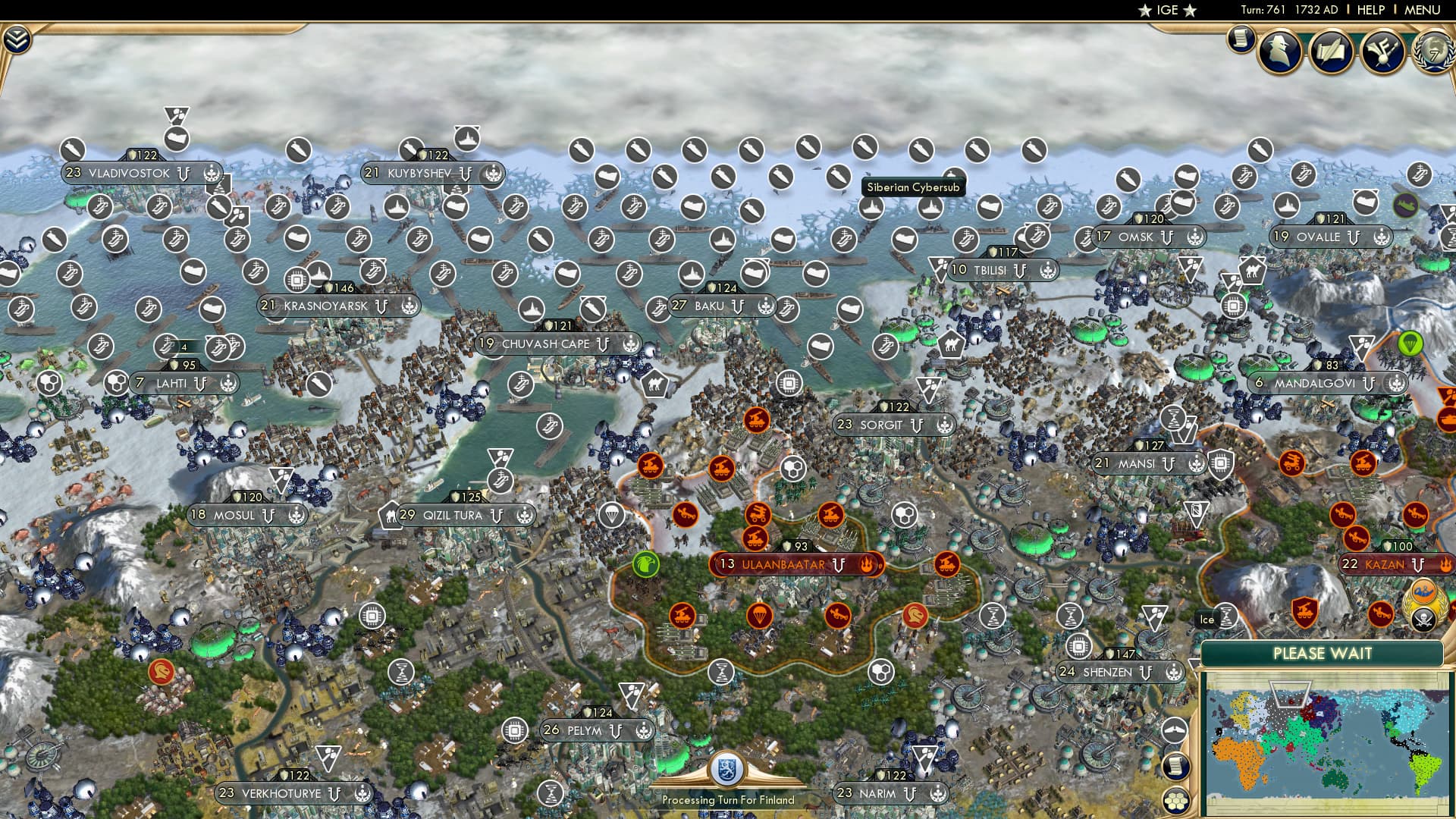The image size is (1456, 819).
Task: Toggle the IGE editor star at top
Action: 1145,11
